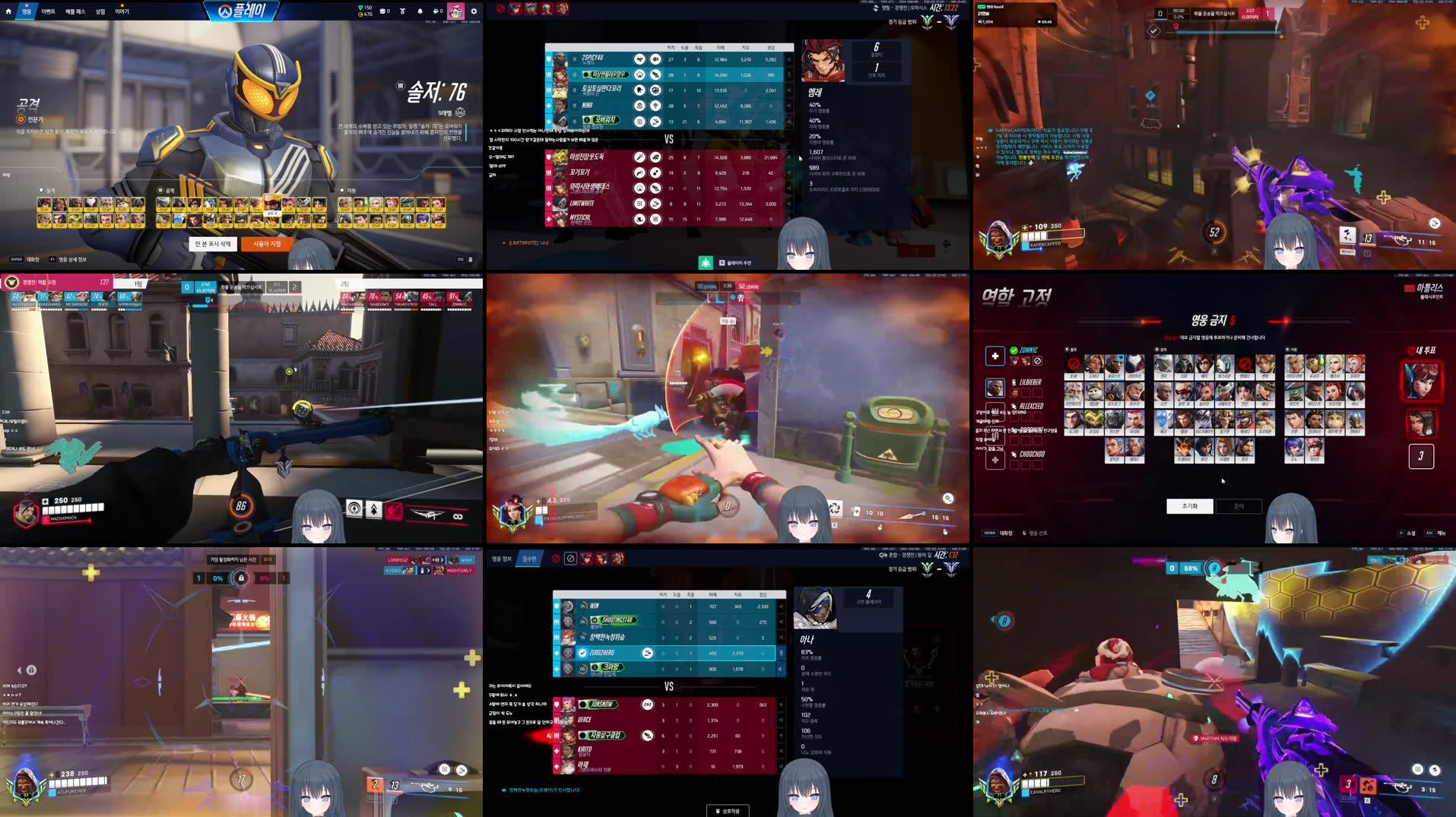Click the pink player profile avatar
Image resolution: width=1456 pixels, height=817 pixels.
click(x=455, y=11)
